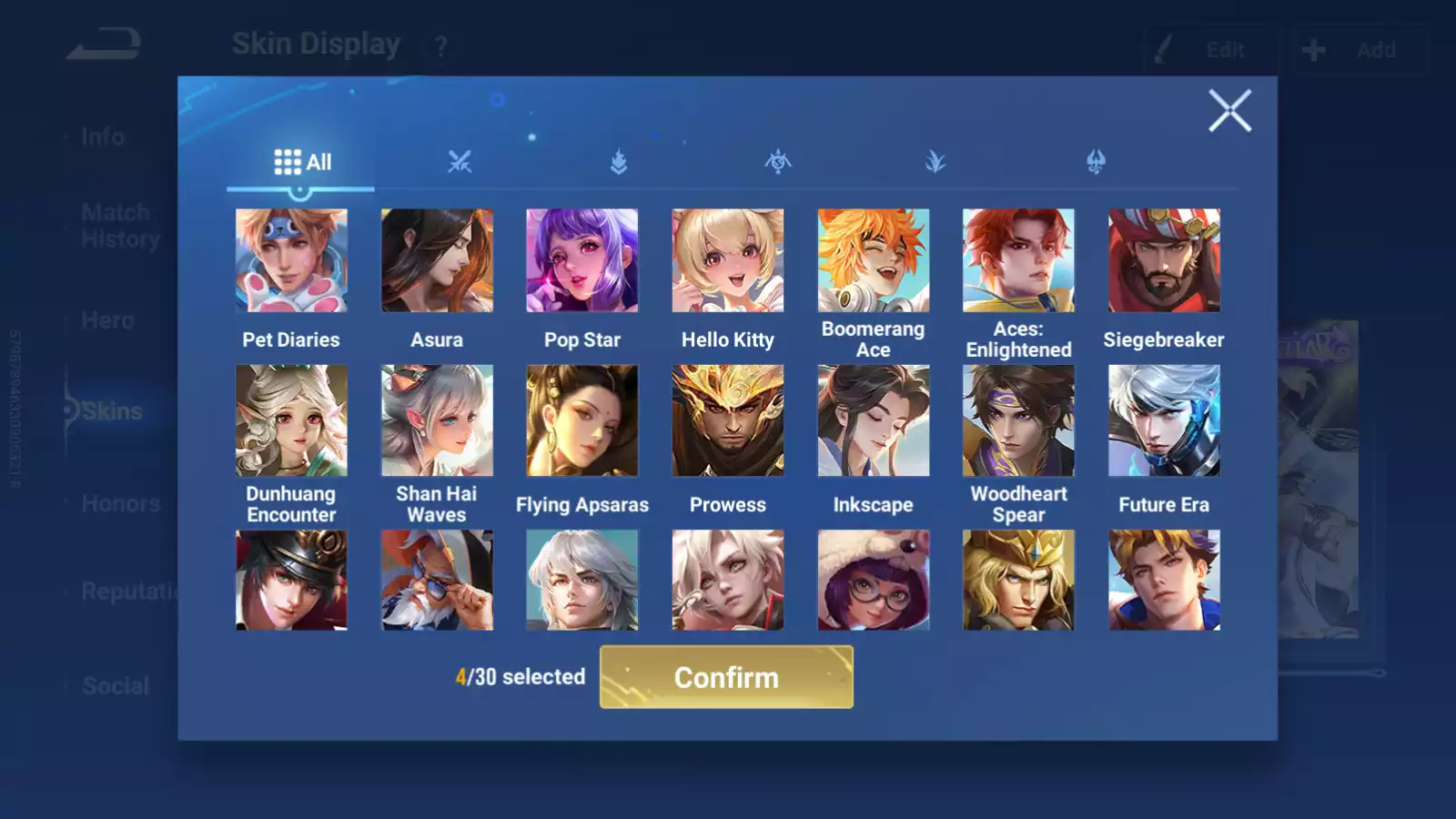Choose the Shan Hai Waves skin
The height and width of the screenshot is (819, 1456).
tap(437, 420)
